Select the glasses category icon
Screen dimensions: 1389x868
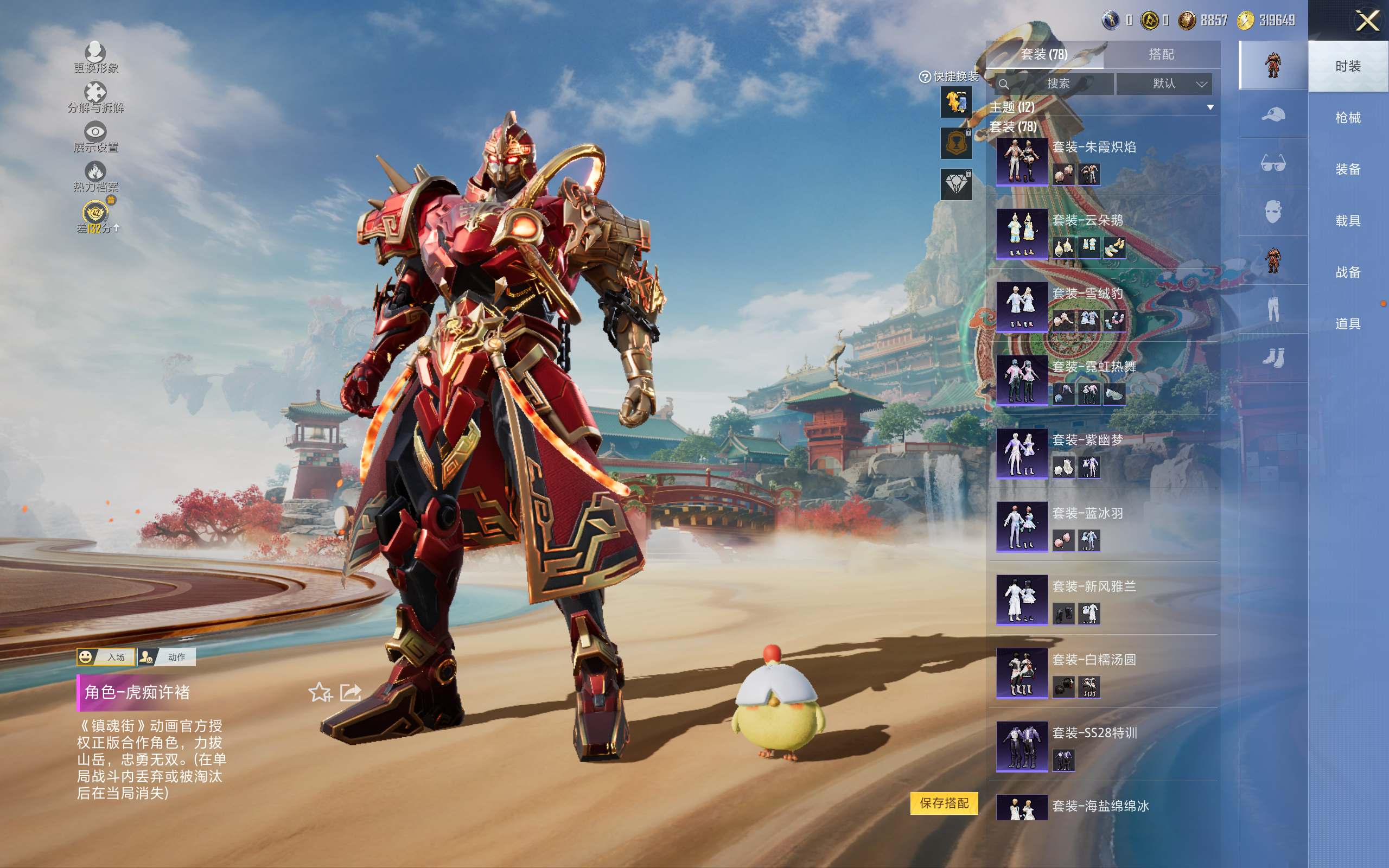[x=1272, y=164]
